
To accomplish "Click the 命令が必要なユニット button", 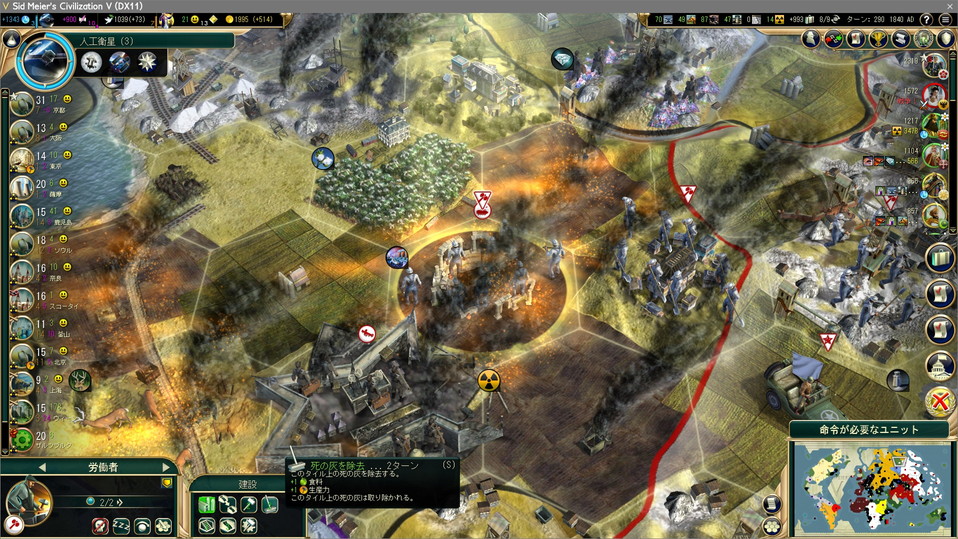I will pyautogui.click(x=869, y=430).
